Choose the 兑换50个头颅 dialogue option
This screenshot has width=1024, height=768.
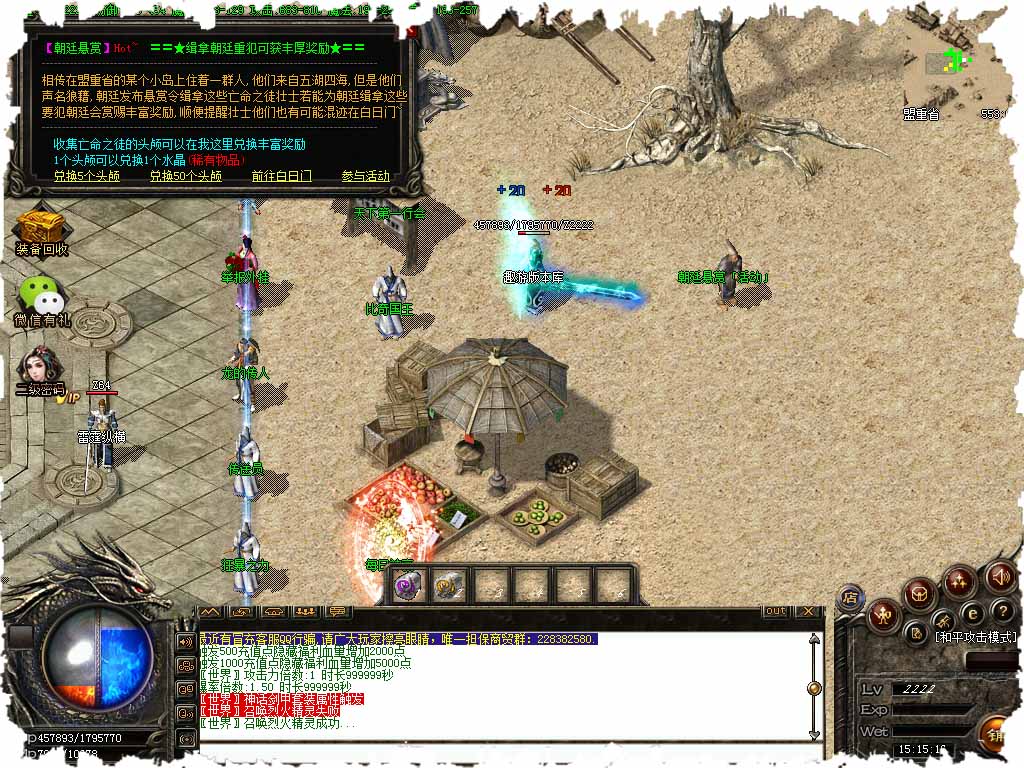186,176
